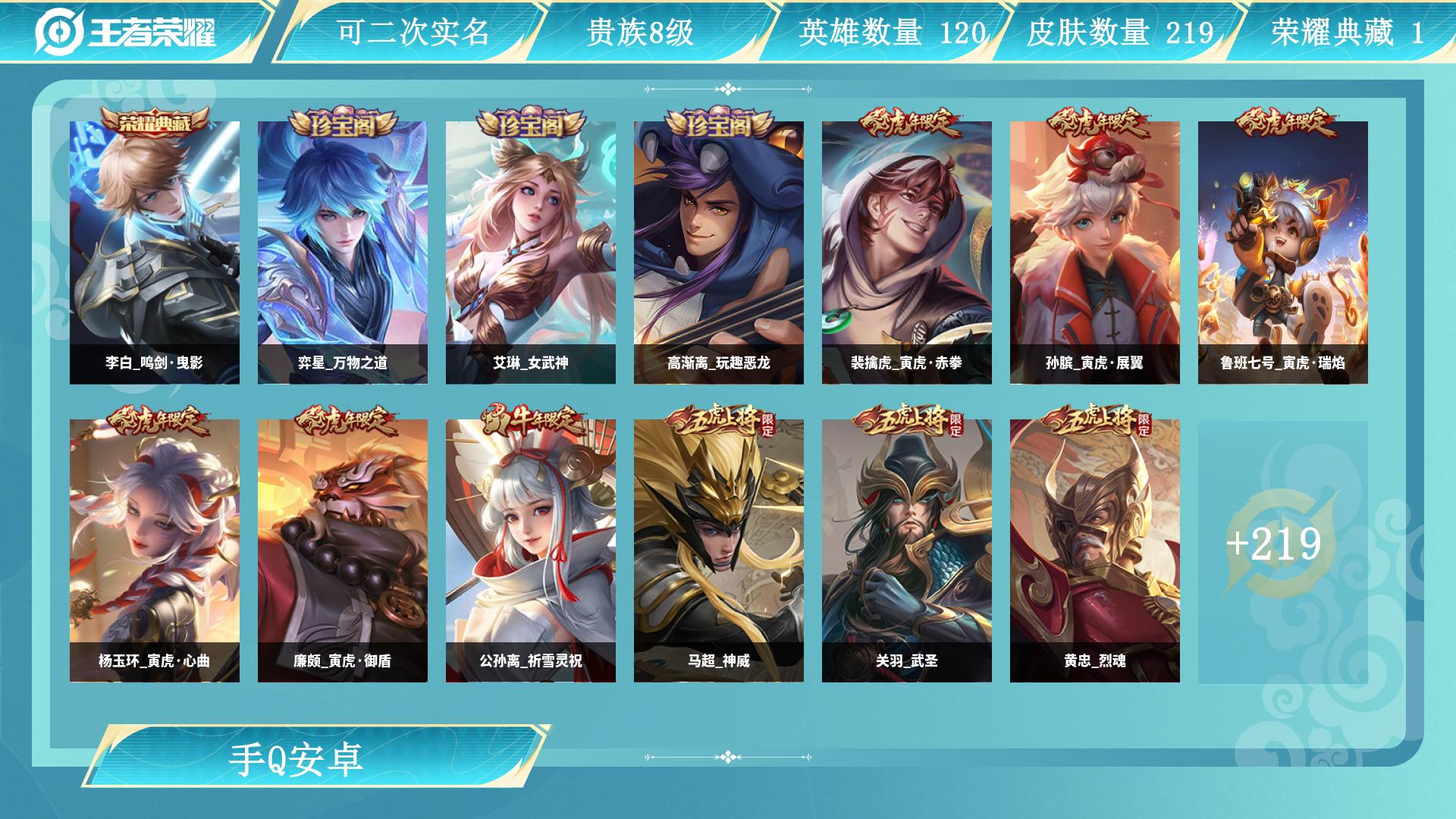Click the 高渐离_玩趣恶龙 skin card
This screenshot has height=819, width=1456.
(719, 253)
